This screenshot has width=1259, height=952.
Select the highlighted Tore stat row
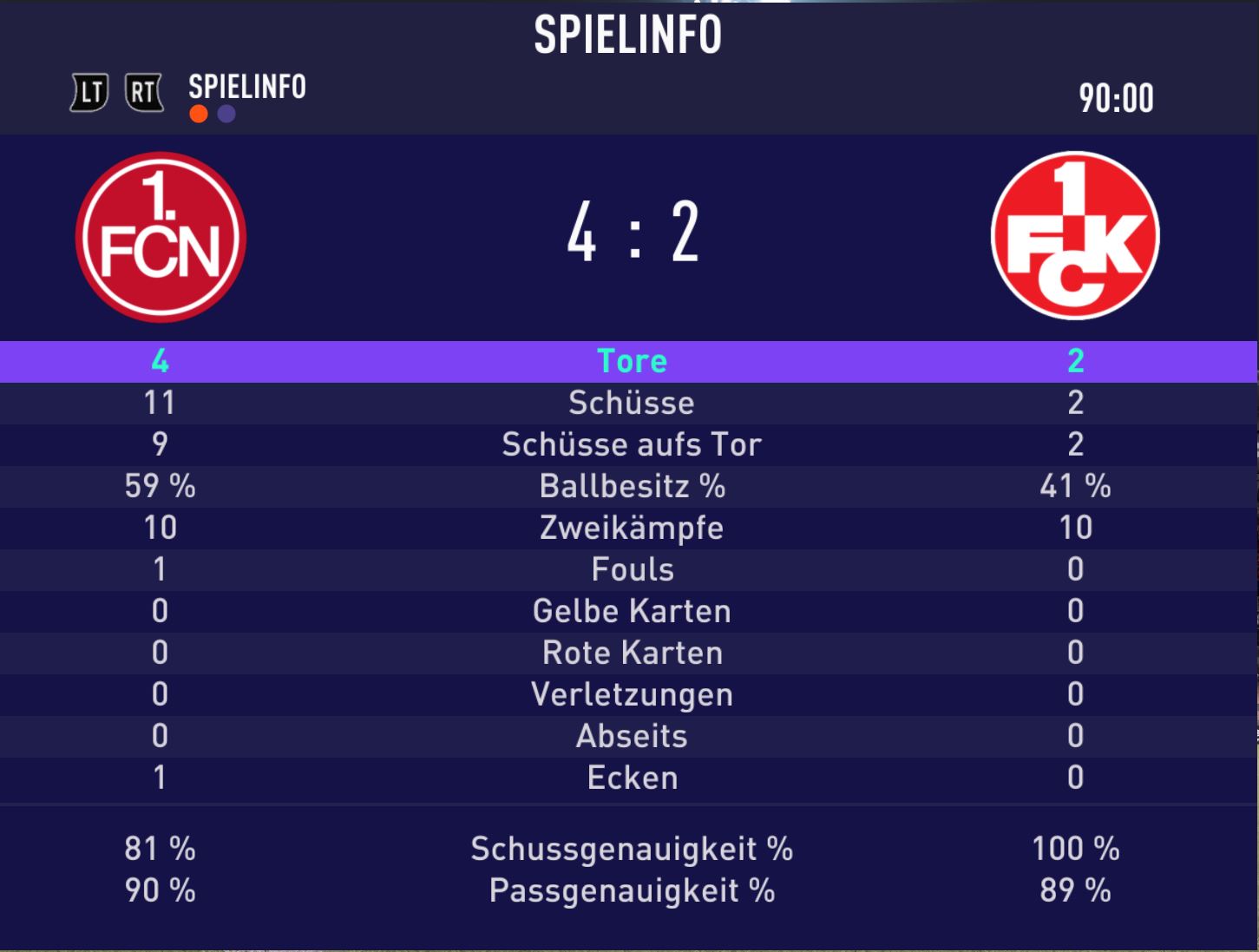631,361
